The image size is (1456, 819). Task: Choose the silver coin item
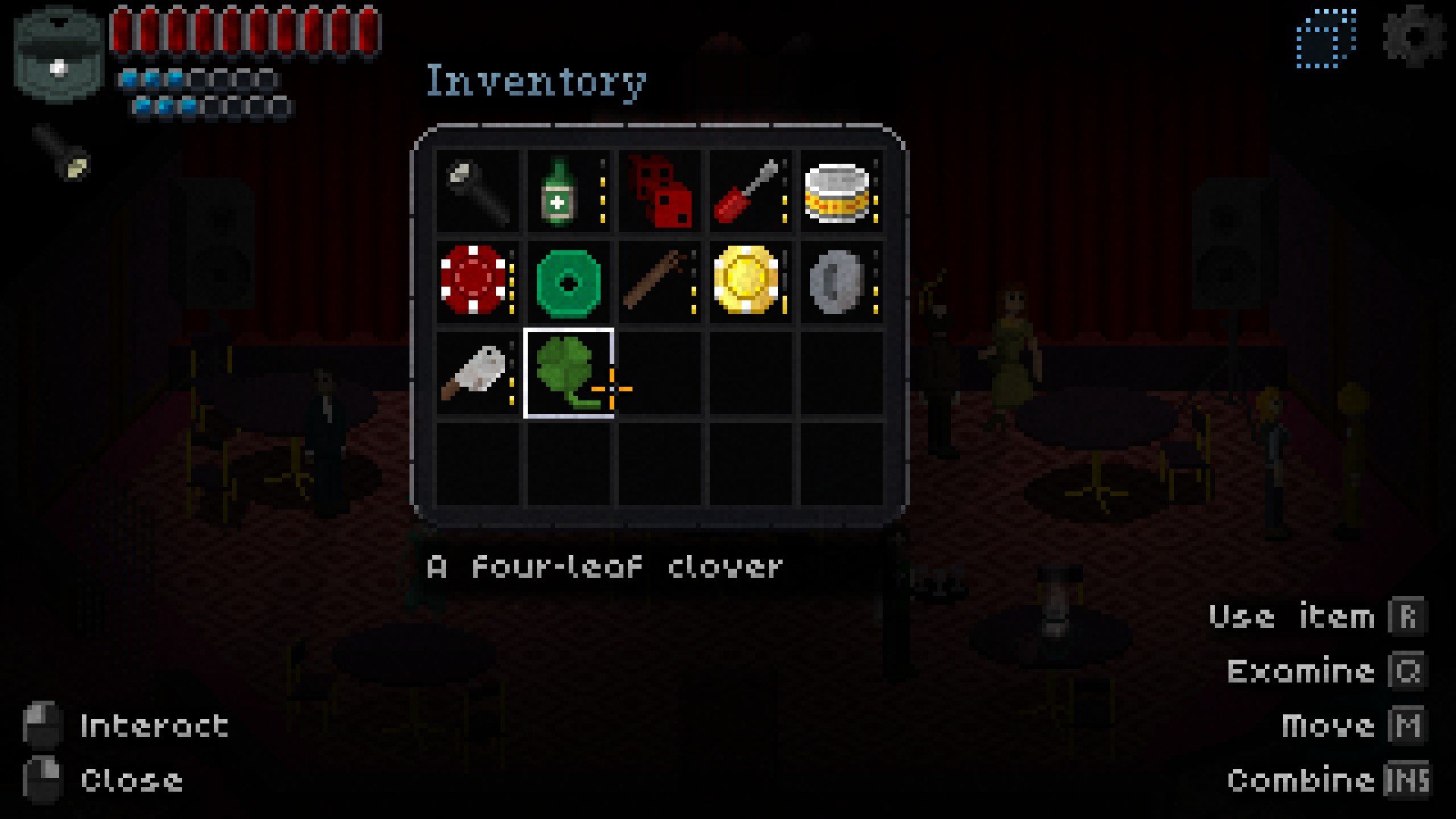point(837,281)
